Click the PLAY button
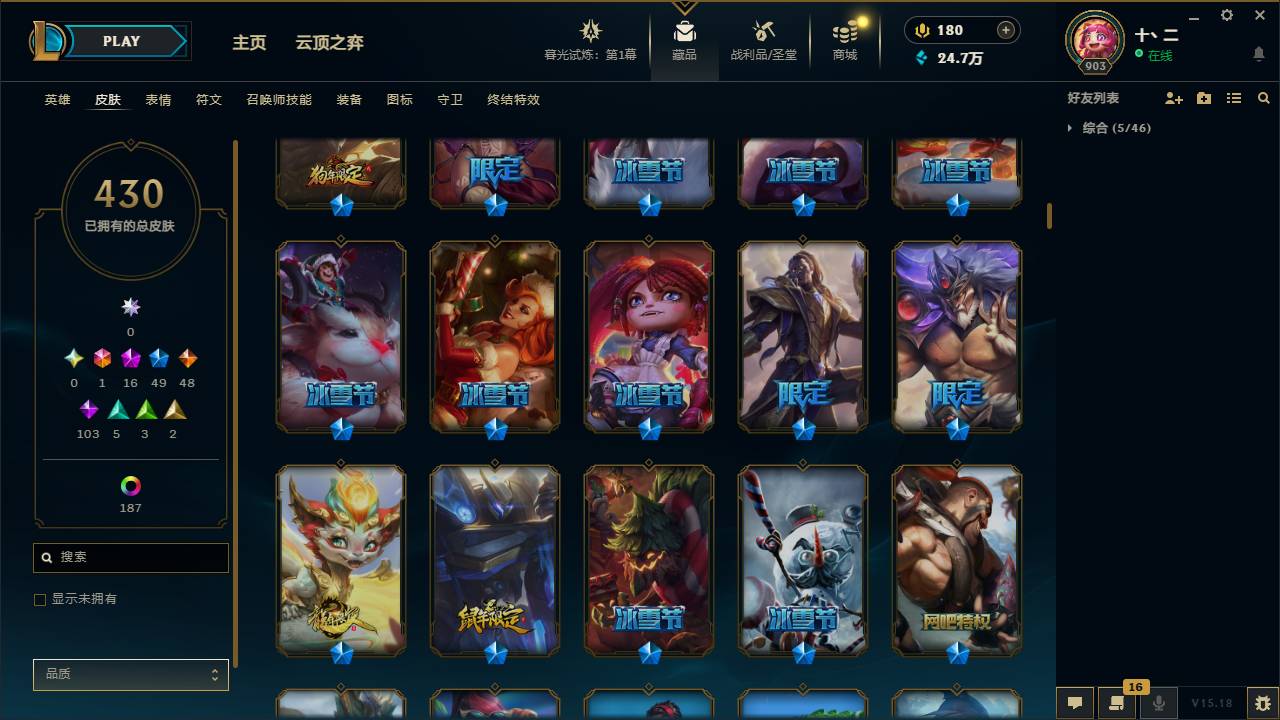Viewport: 1280px width, 720px height. pos(121,41)
